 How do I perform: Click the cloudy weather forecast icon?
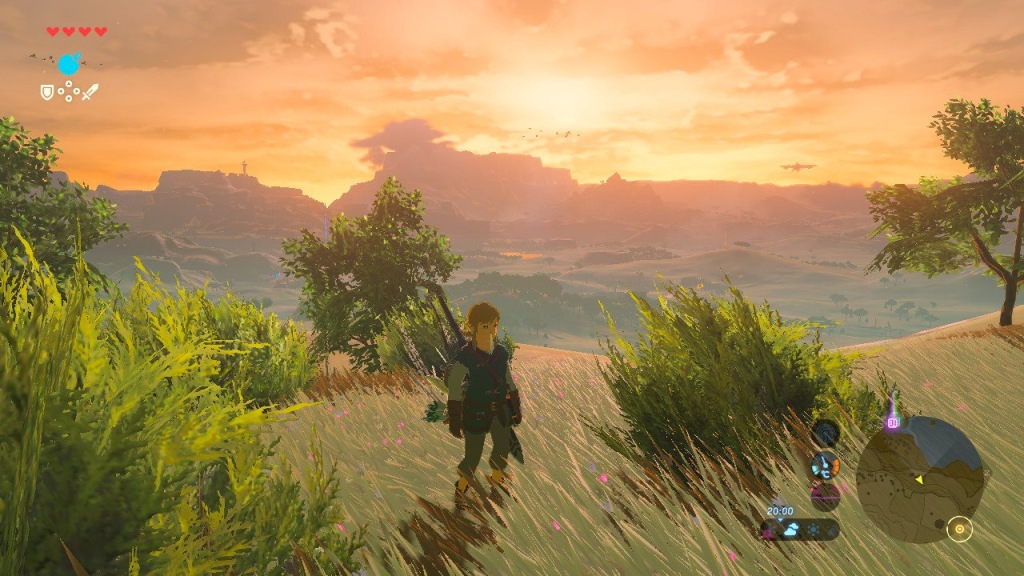click(790, 530)
